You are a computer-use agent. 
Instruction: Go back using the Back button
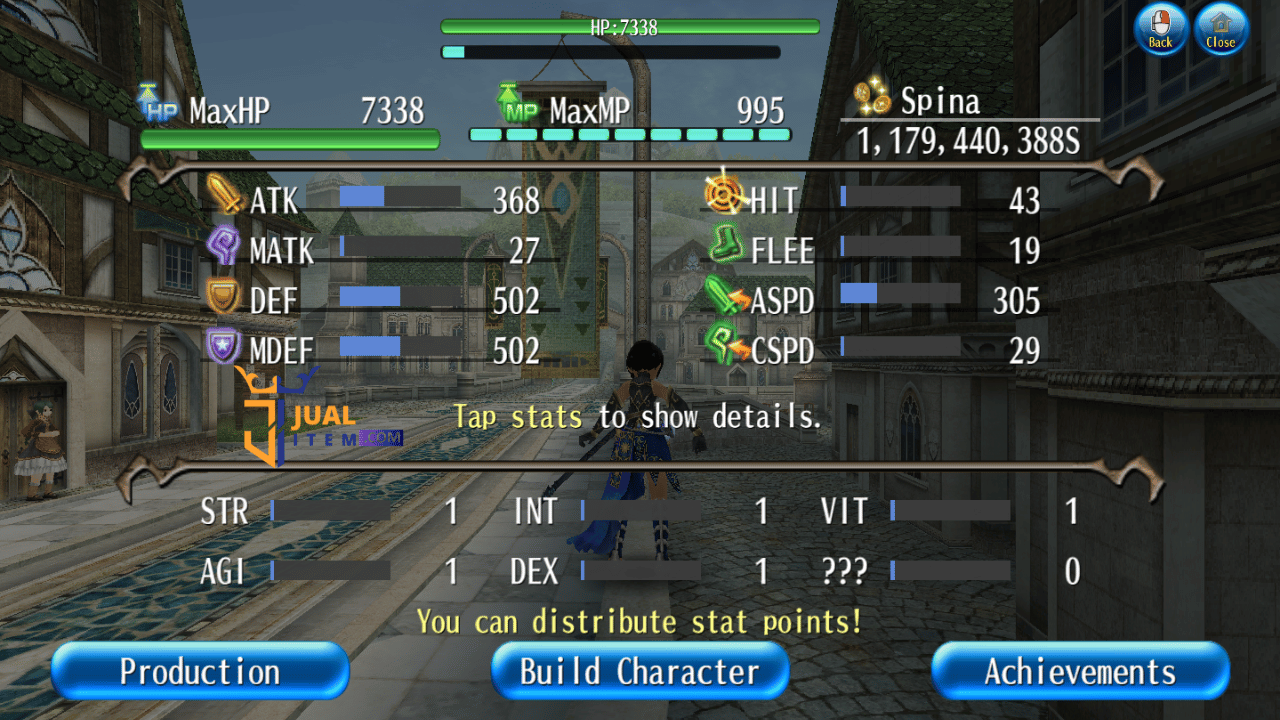[1160, 28]
